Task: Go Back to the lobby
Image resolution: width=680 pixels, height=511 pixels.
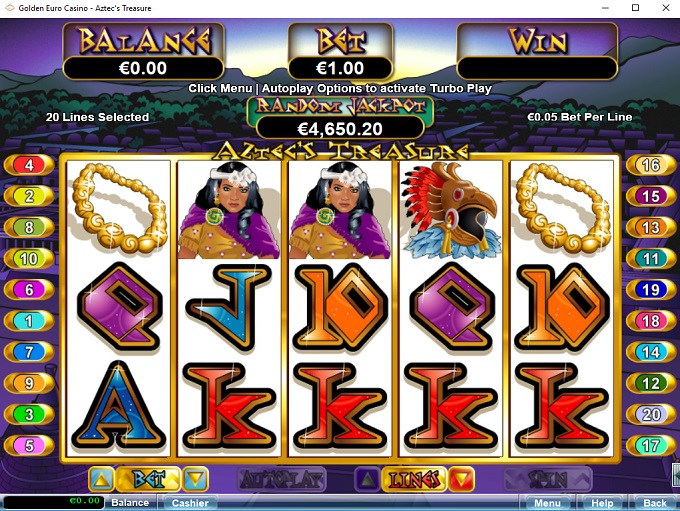Action: tap(654, 503)
